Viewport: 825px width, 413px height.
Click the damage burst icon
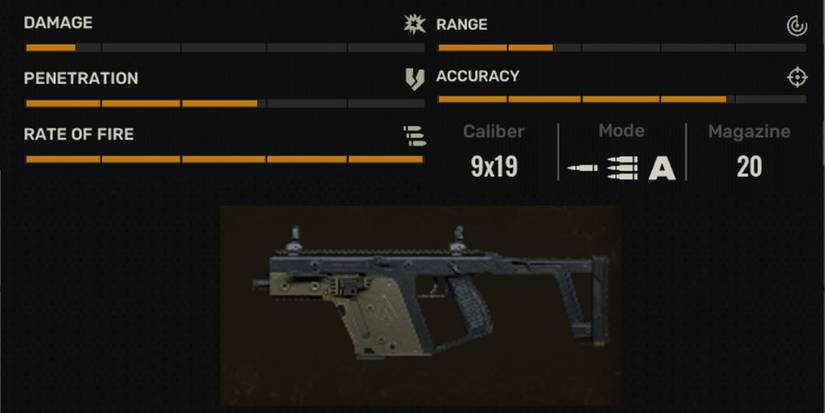click(414, 24)
